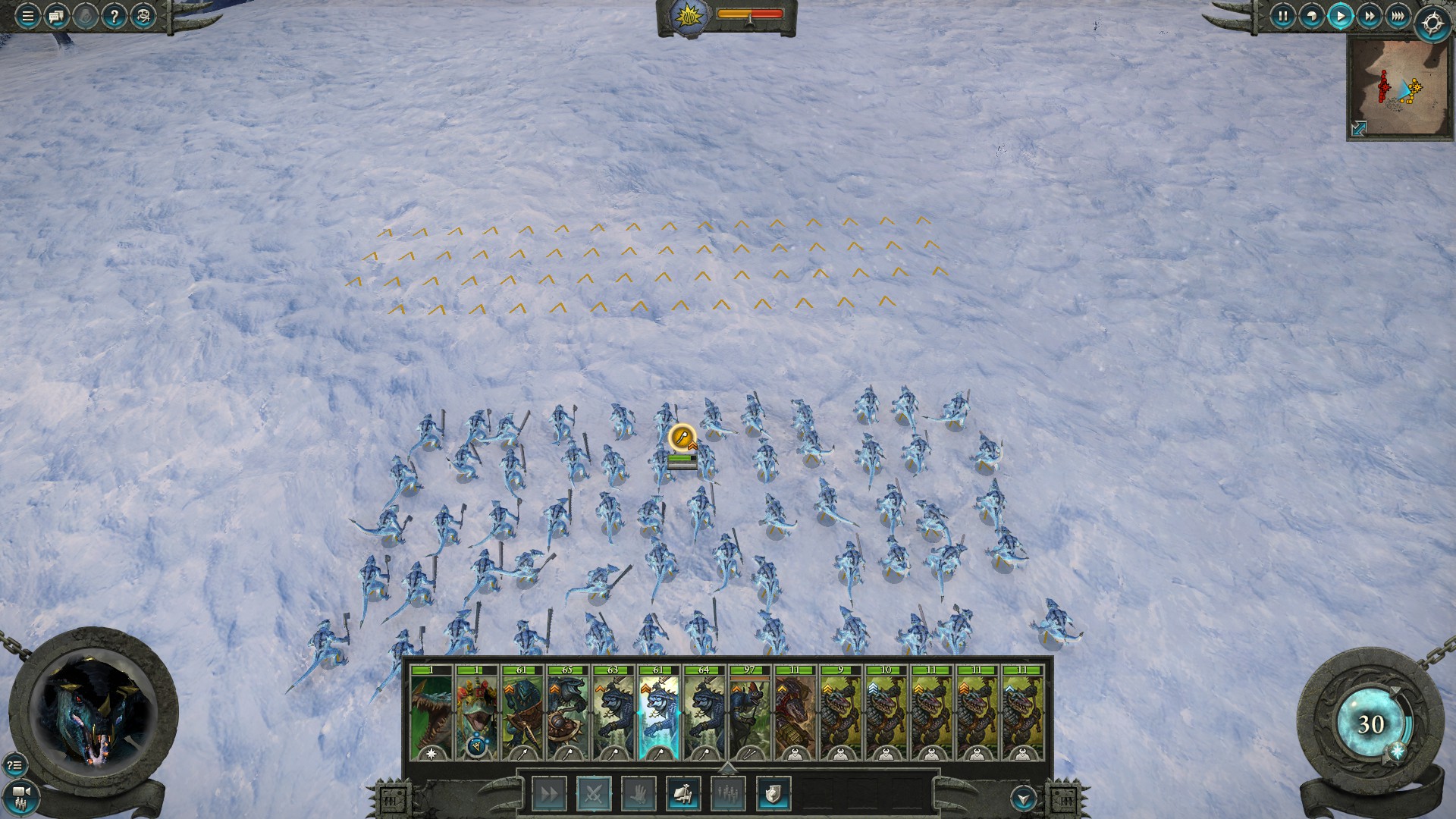Select the unit card with 97 troops

(749, 713)
